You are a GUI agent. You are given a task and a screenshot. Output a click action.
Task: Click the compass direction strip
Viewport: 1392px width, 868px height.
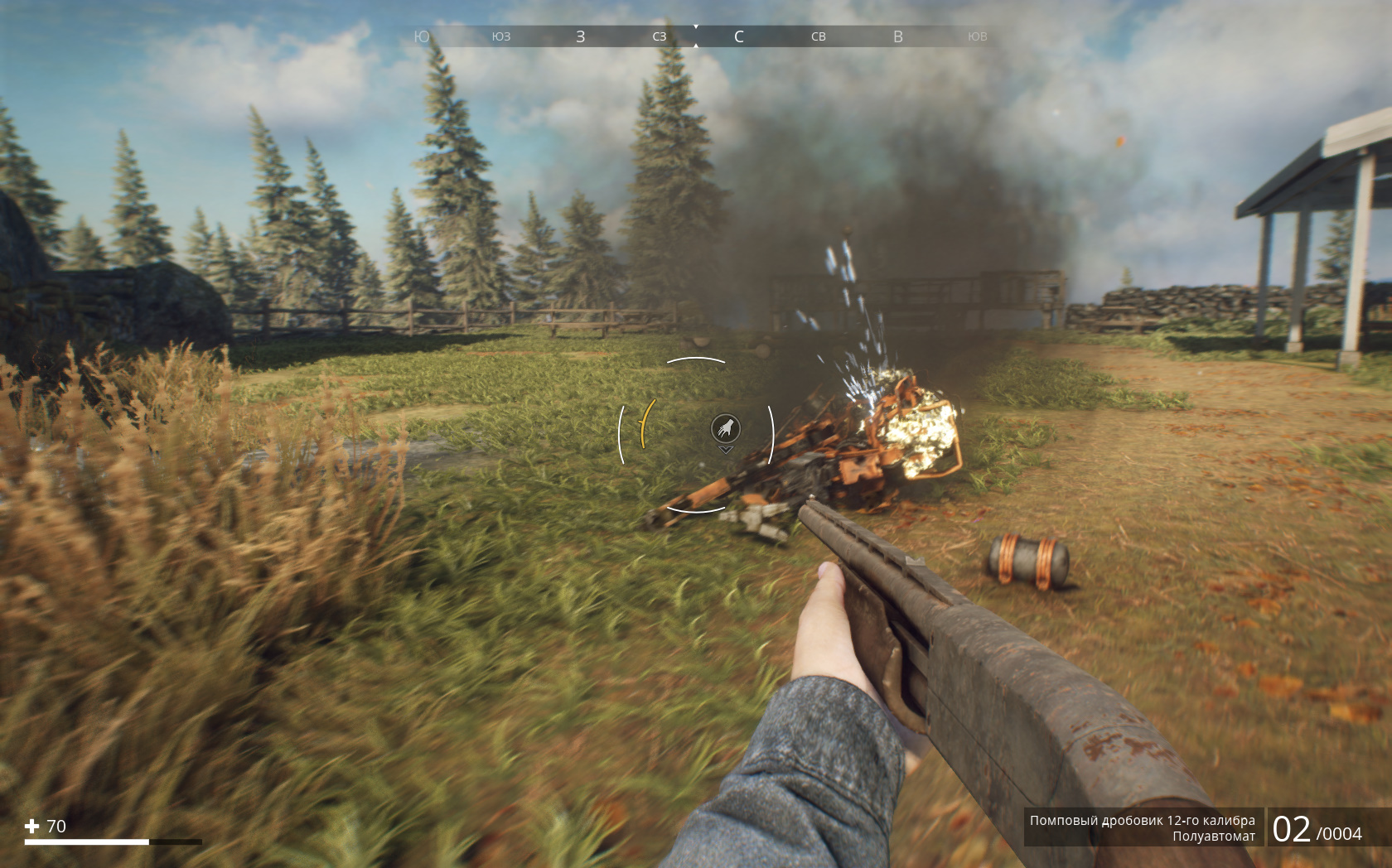click(696, 36)
